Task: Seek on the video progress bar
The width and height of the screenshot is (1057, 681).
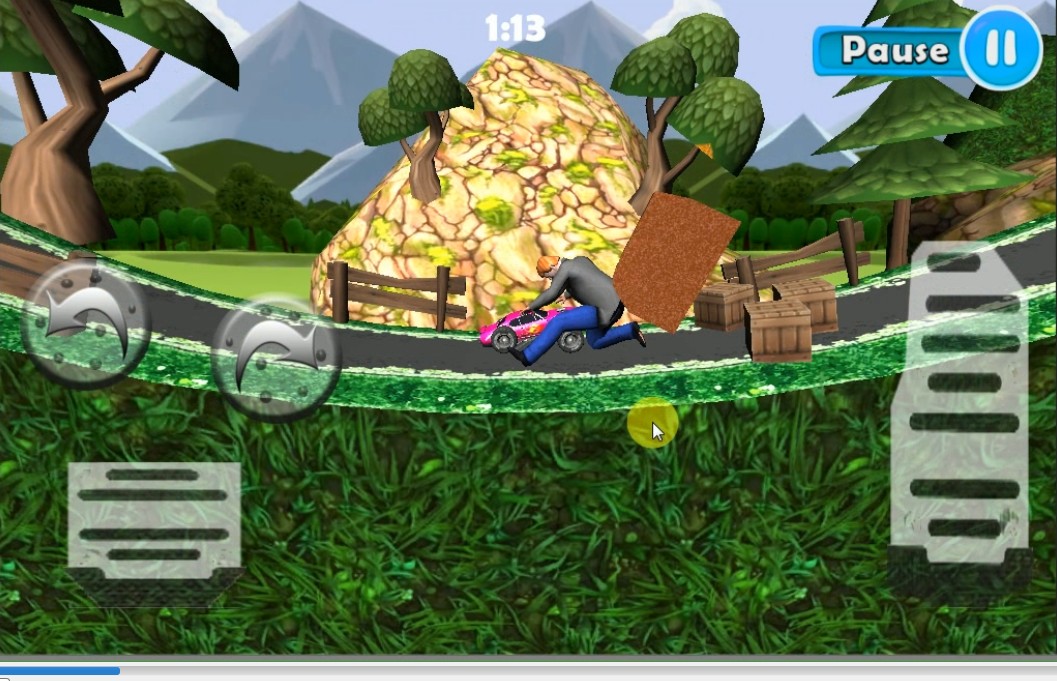Action: point(528,671)
